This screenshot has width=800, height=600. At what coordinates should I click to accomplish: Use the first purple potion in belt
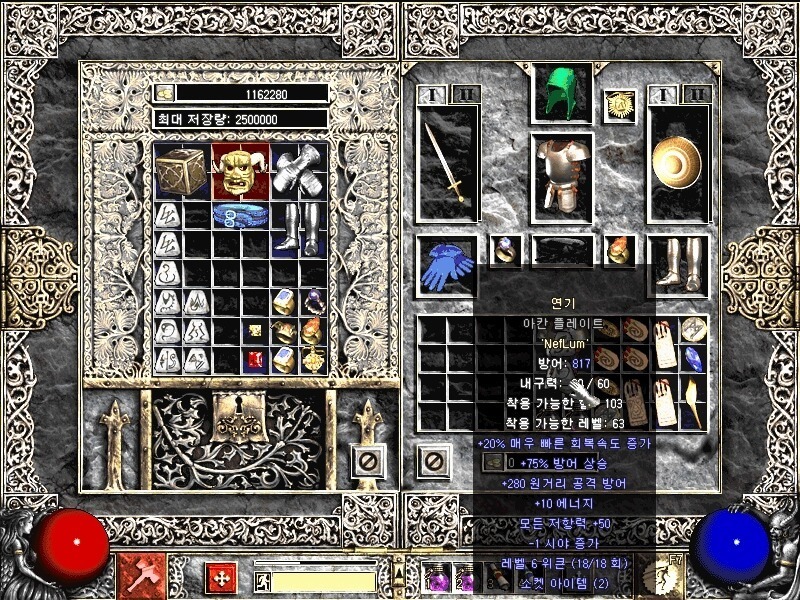tap(436, 578)
